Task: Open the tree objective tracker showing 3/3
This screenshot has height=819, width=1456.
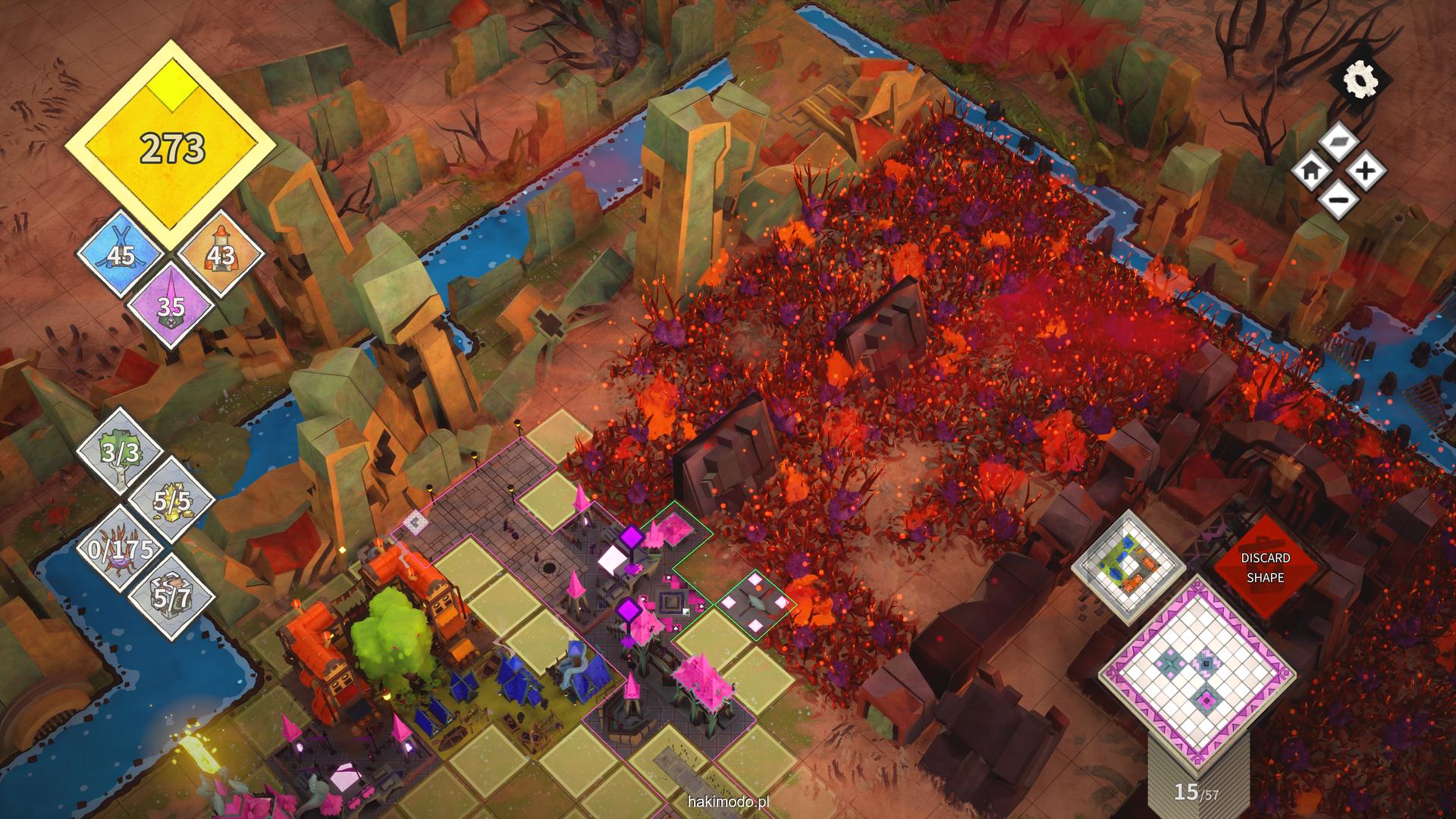Action: tap(120, 453)
